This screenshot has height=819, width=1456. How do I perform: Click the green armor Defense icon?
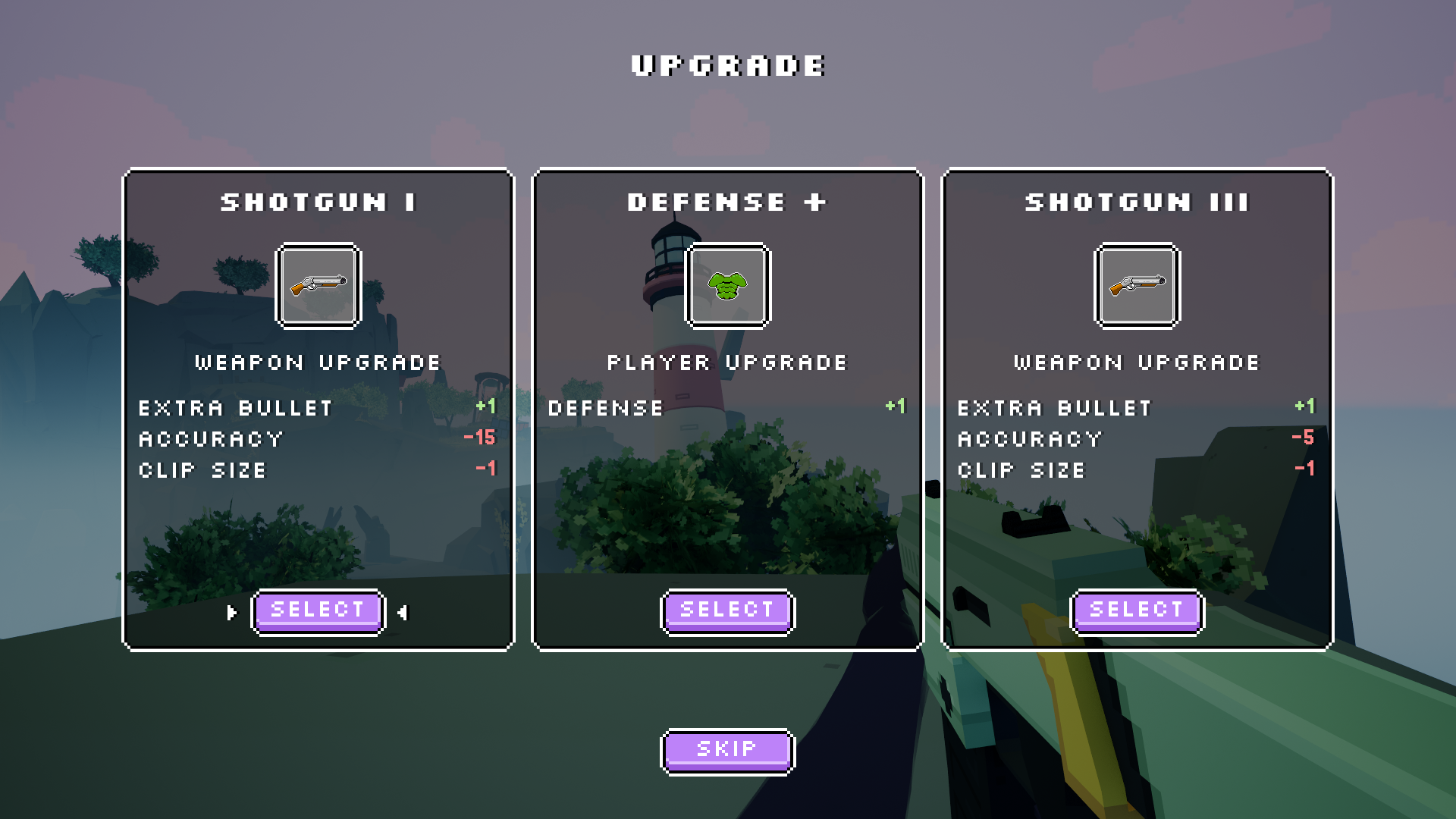728,286
